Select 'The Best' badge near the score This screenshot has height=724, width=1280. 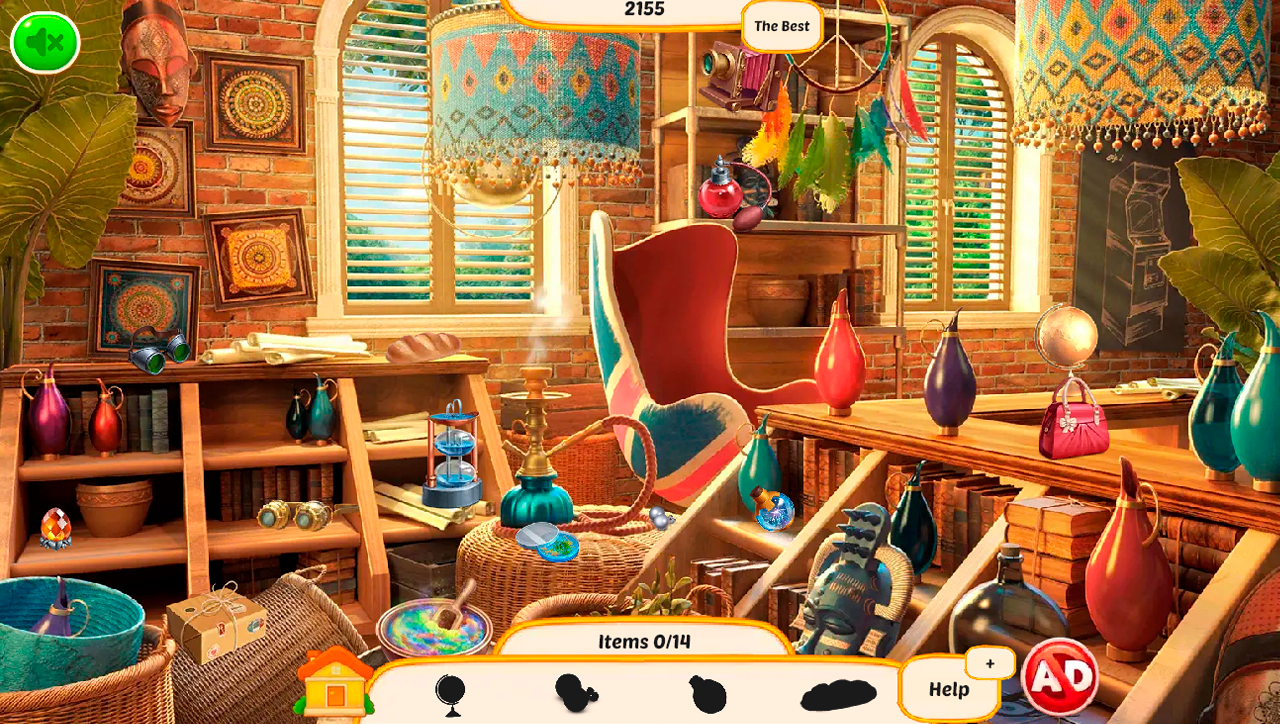point(781,26)
